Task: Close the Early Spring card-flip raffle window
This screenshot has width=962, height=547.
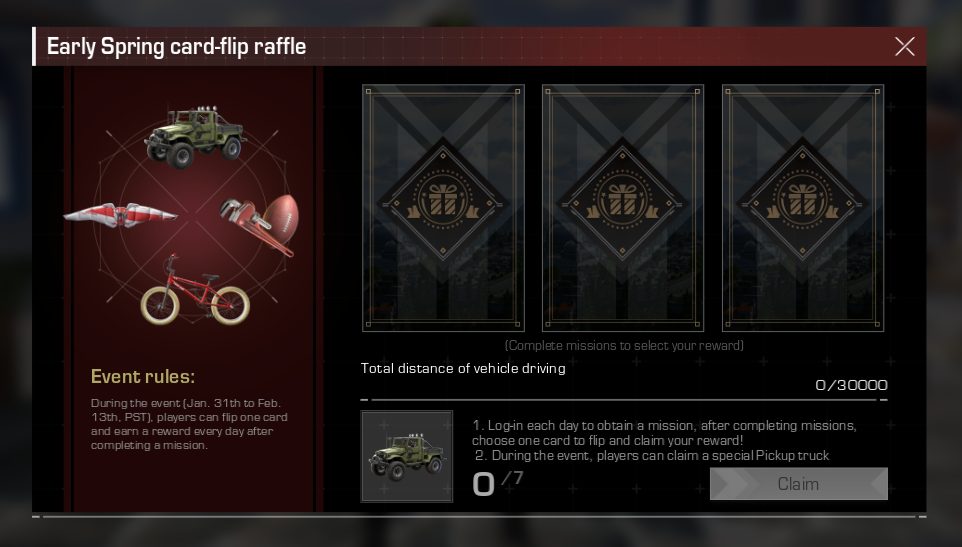Action: [x=904, y=46]
